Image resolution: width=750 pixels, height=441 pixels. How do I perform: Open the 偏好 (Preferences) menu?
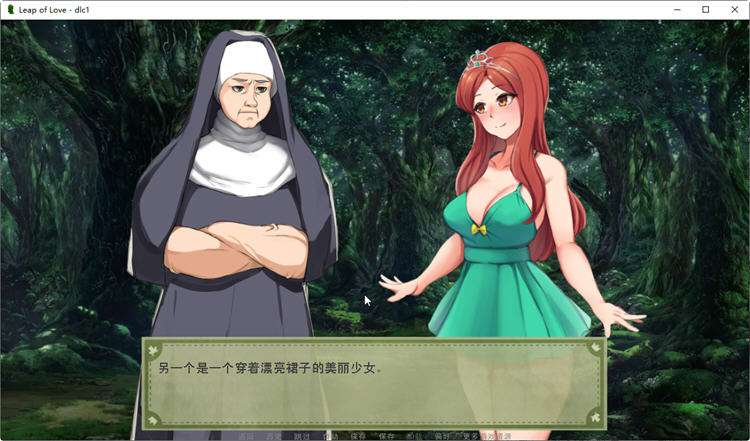pyautogui.click(x=442, y=436)
